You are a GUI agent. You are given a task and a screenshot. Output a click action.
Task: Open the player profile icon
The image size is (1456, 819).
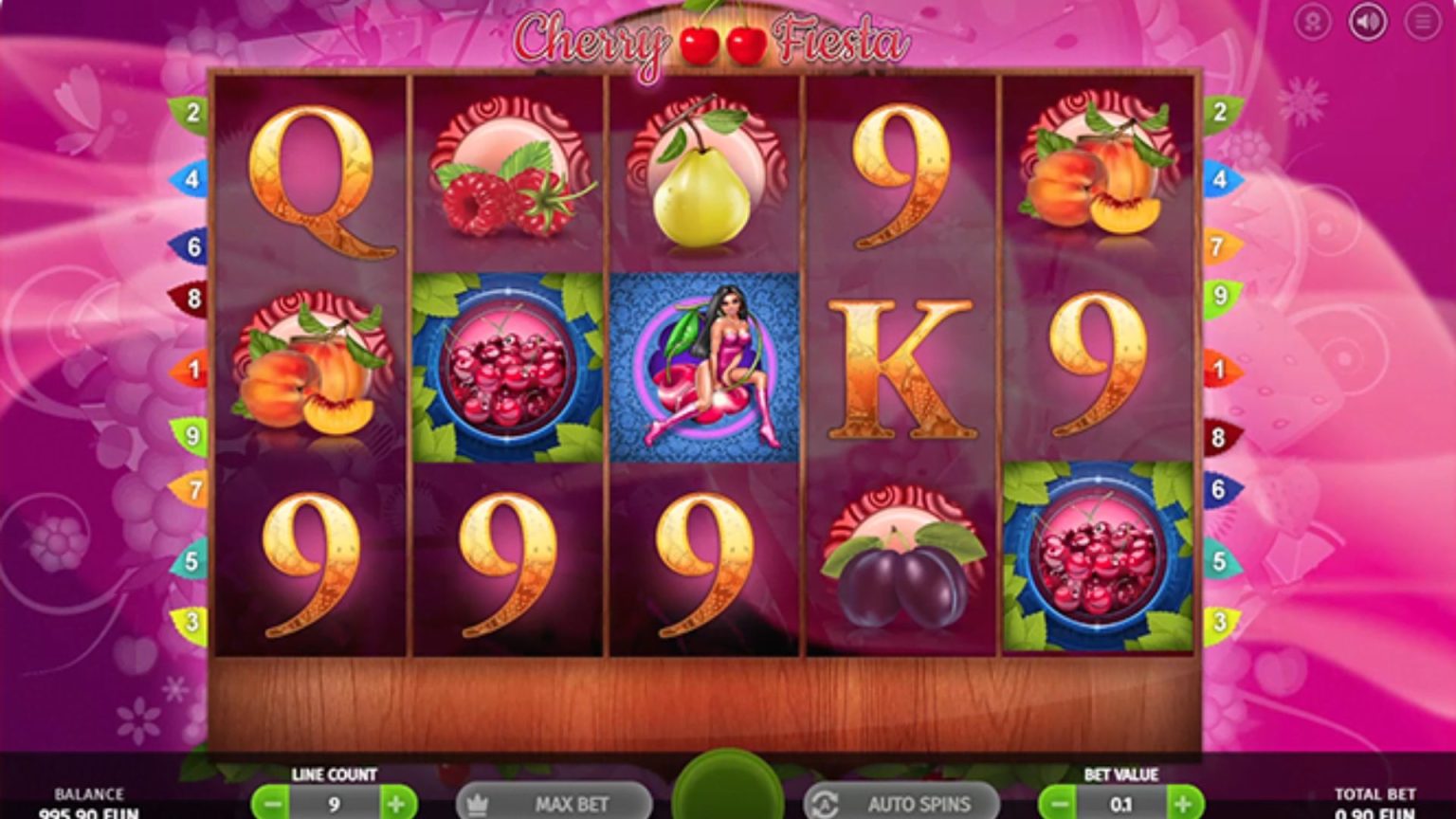[1312, 22]
